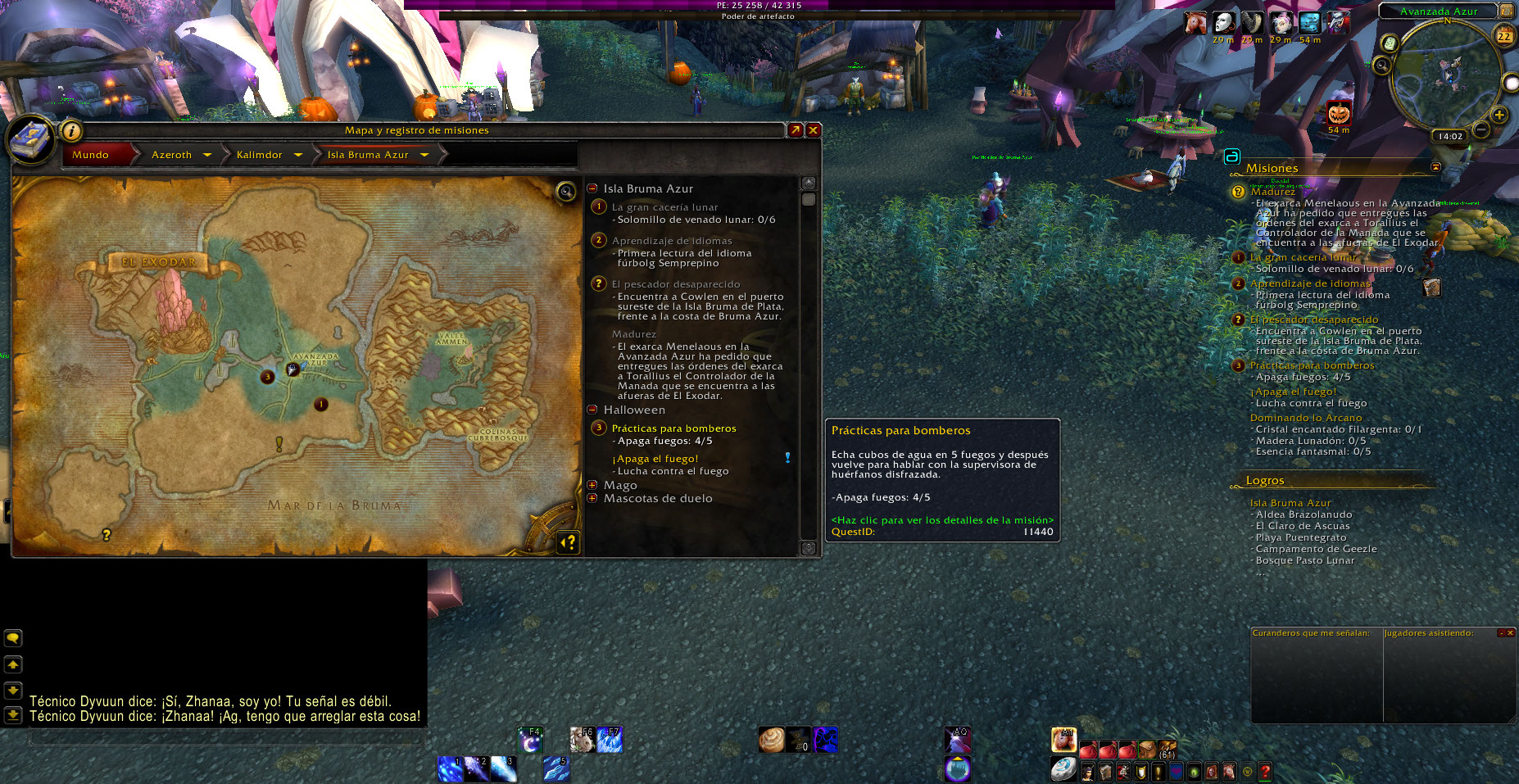Screen dimensions: 1519x784
Task: Close the map and quest log window
Action: [814, 130]
